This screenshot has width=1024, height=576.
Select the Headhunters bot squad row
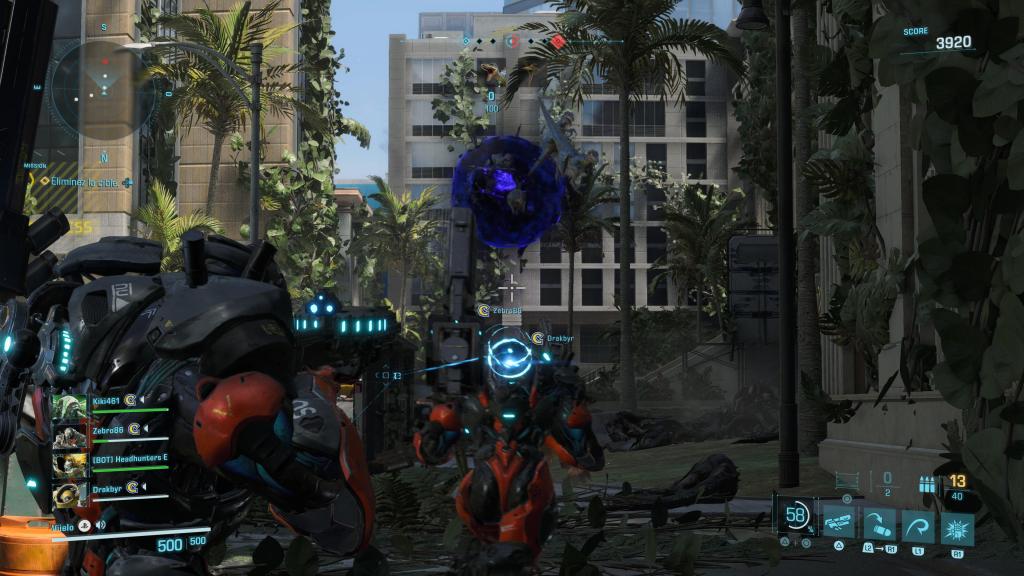point(111,460)
